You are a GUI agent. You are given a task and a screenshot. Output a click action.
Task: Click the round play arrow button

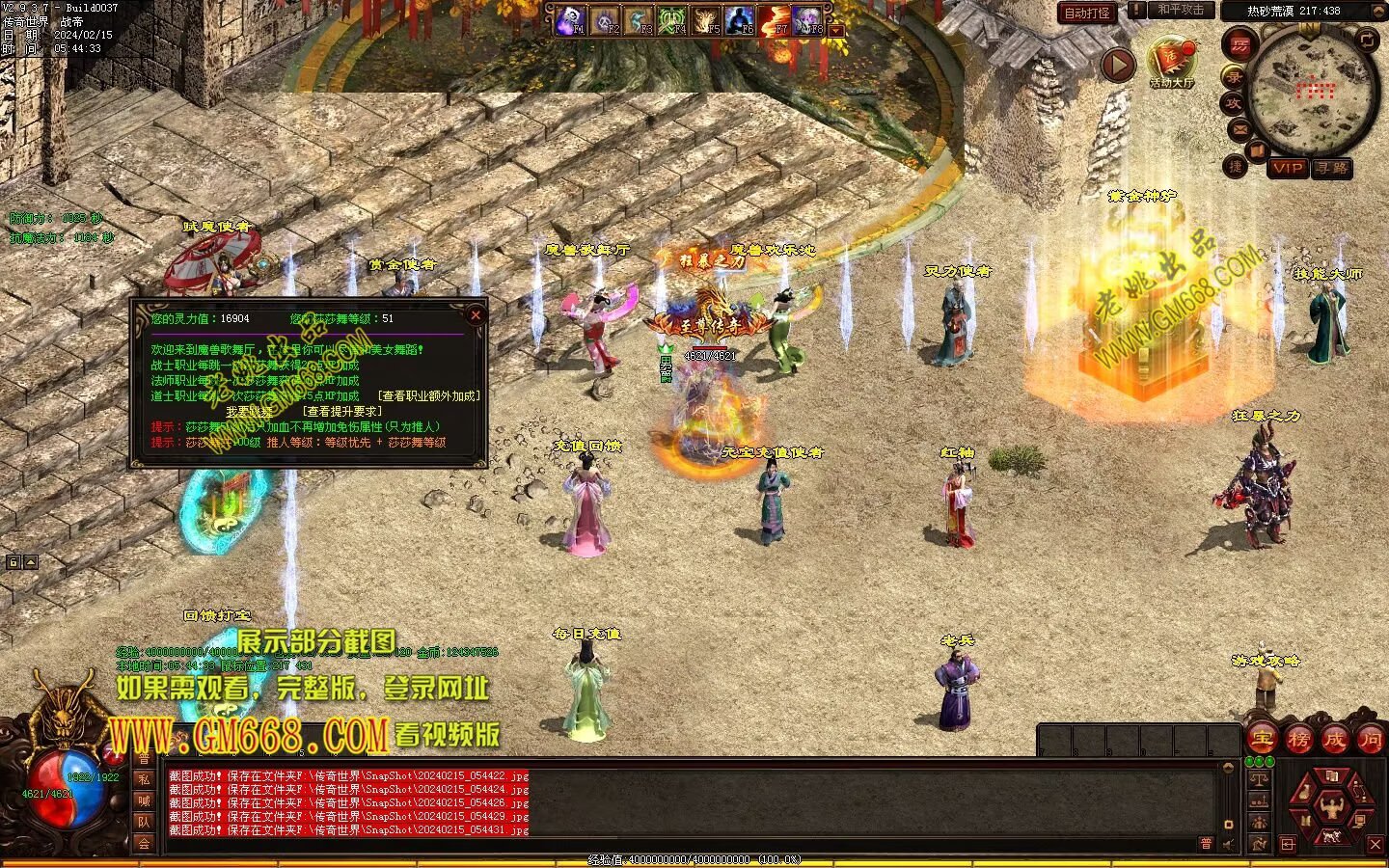coord(1118,66)
